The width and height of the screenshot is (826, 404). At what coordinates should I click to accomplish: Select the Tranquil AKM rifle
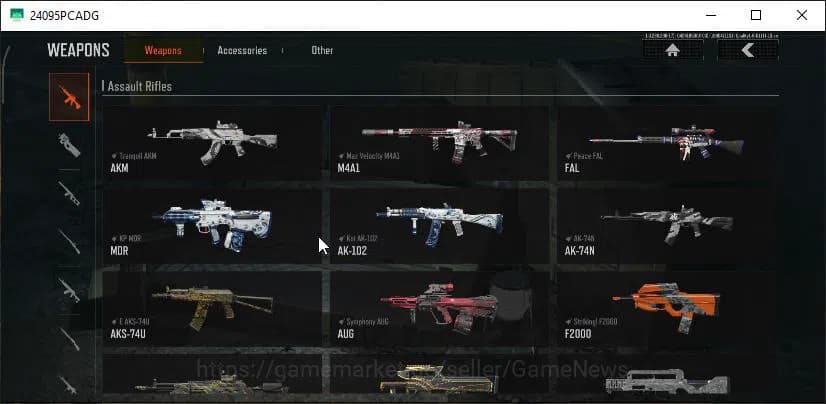tap(213, 145)
